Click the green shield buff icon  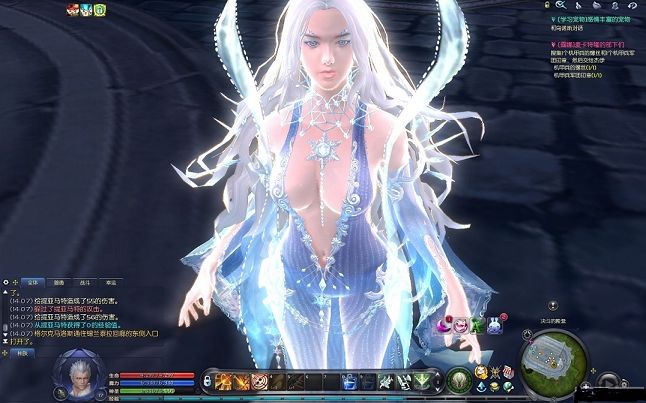[100, 10]
